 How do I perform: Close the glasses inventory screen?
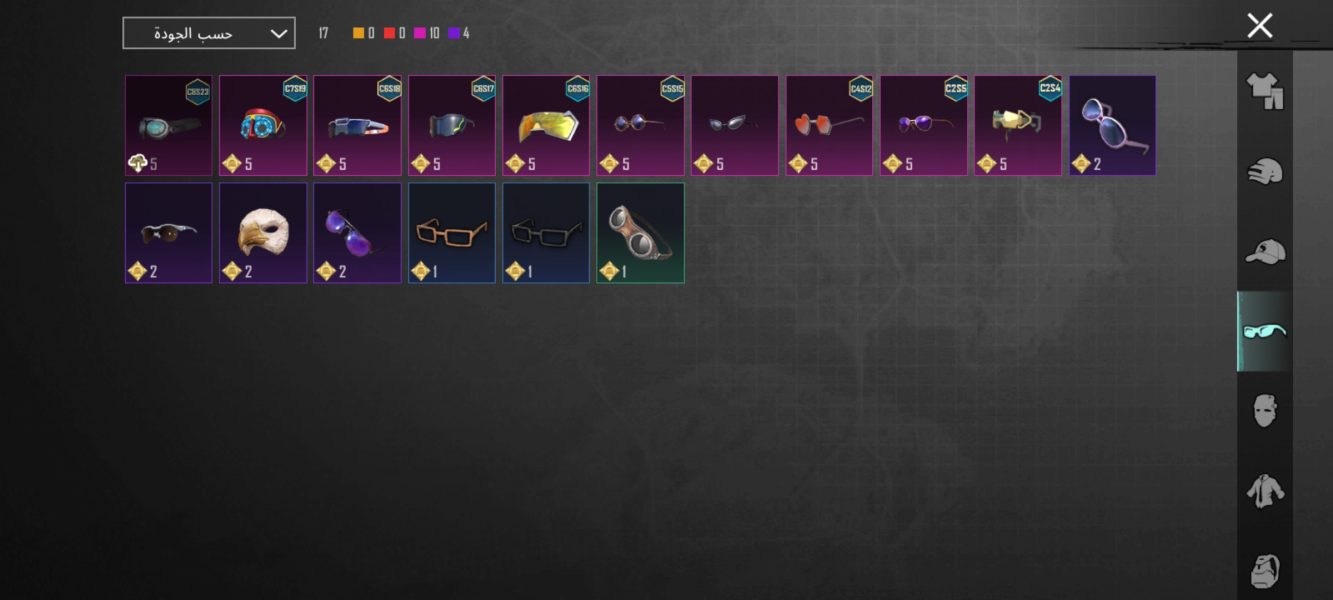tap(1259, 26)
